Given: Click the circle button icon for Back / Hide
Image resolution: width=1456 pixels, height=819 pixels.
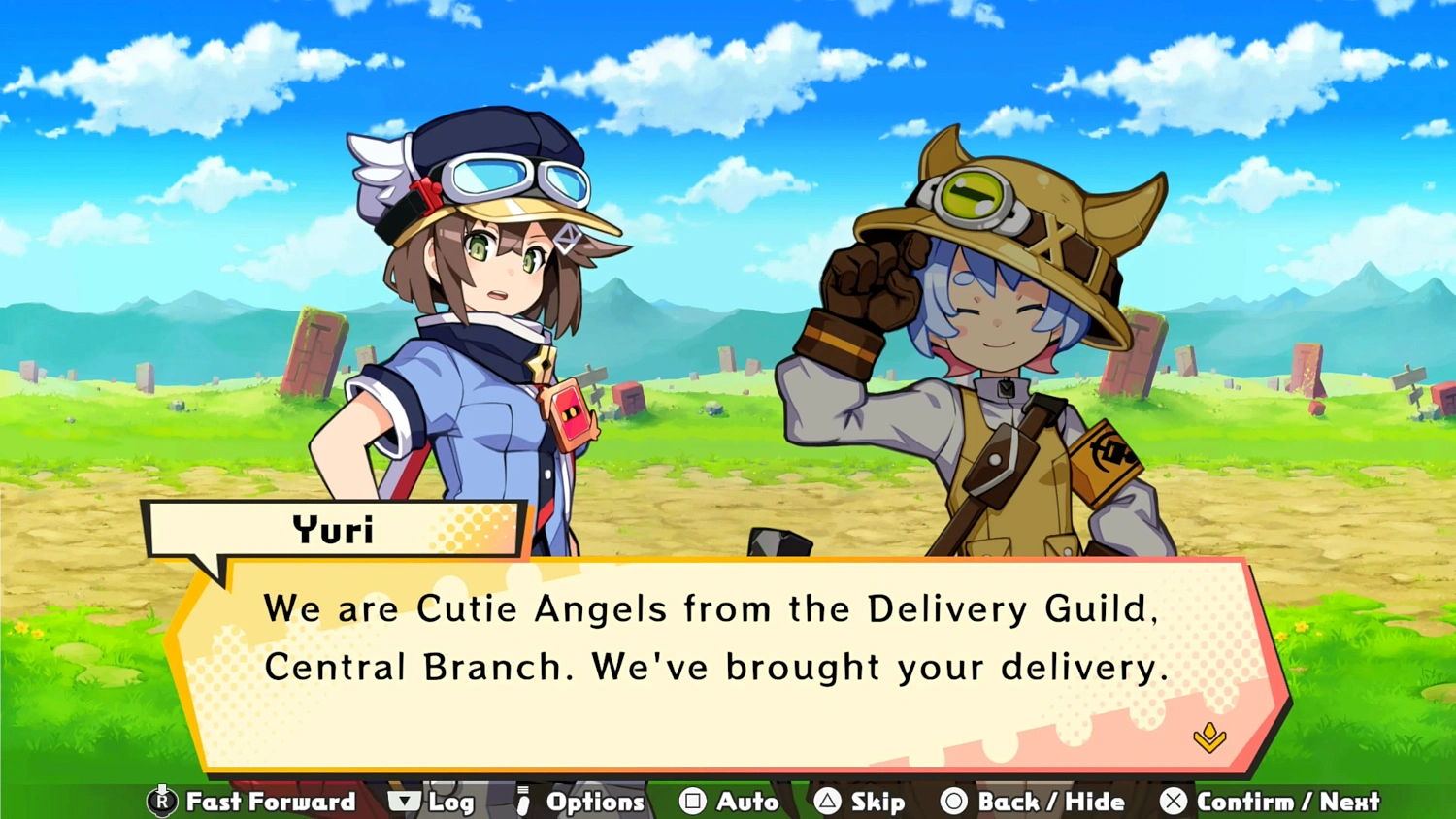Looking at the screenshot, I should [955, 802].
